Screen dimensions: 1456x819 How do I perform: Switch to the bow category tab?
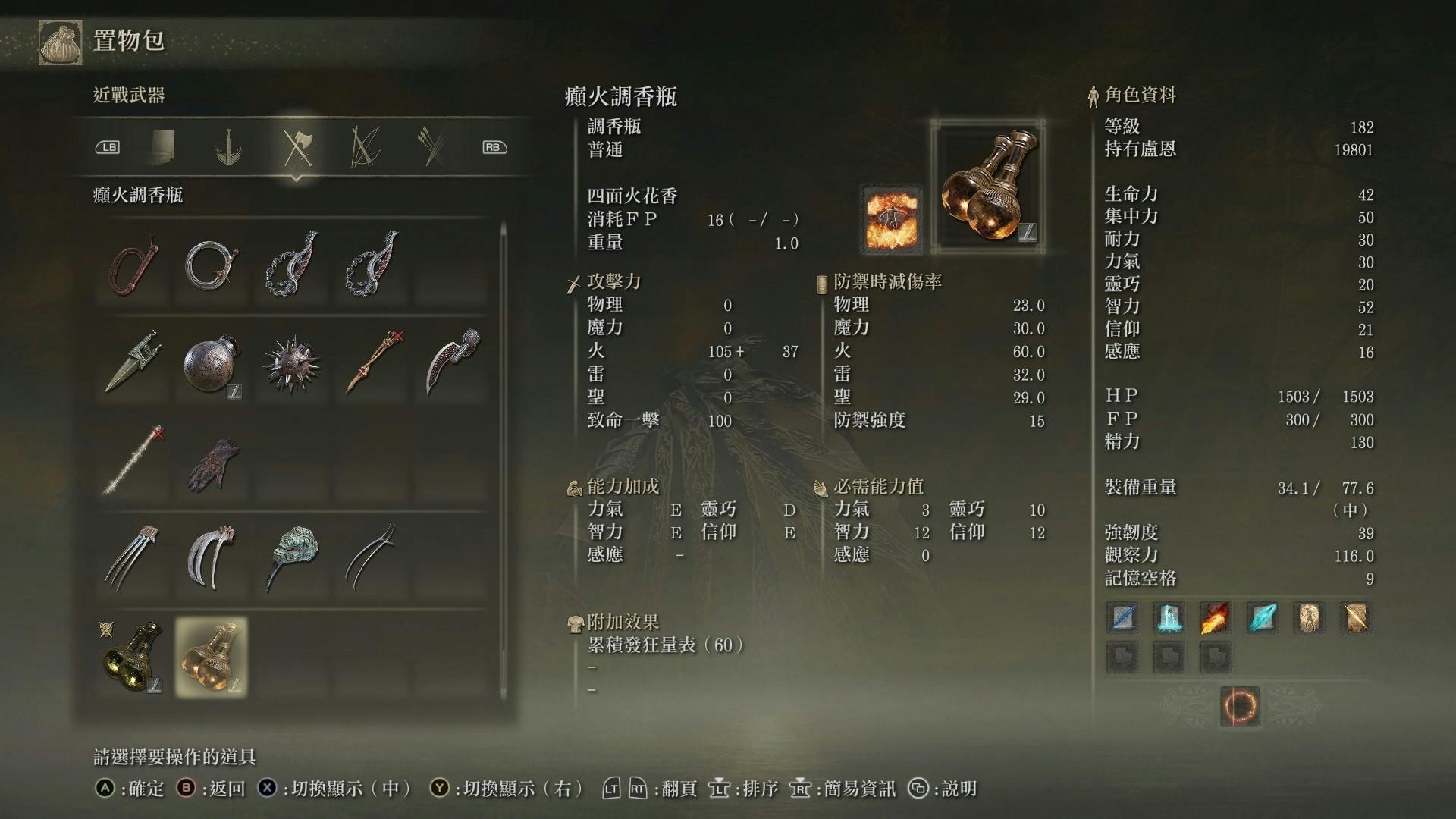pos(365,146)
